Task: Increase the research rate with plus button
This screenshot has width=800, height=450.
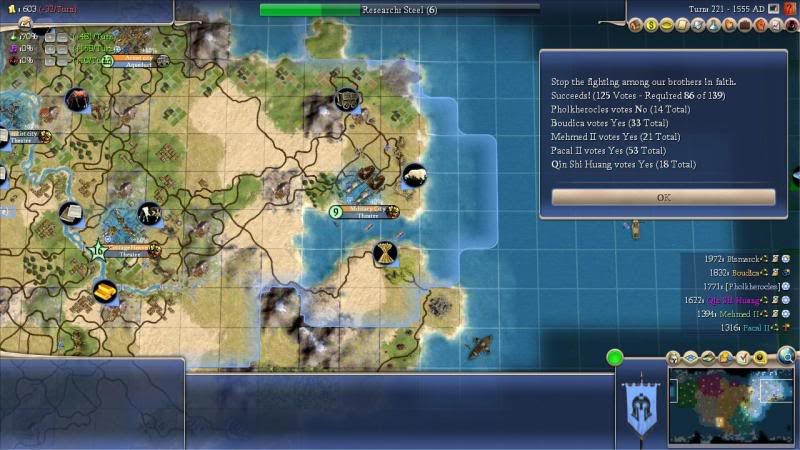Action: [x=49, y=36]
